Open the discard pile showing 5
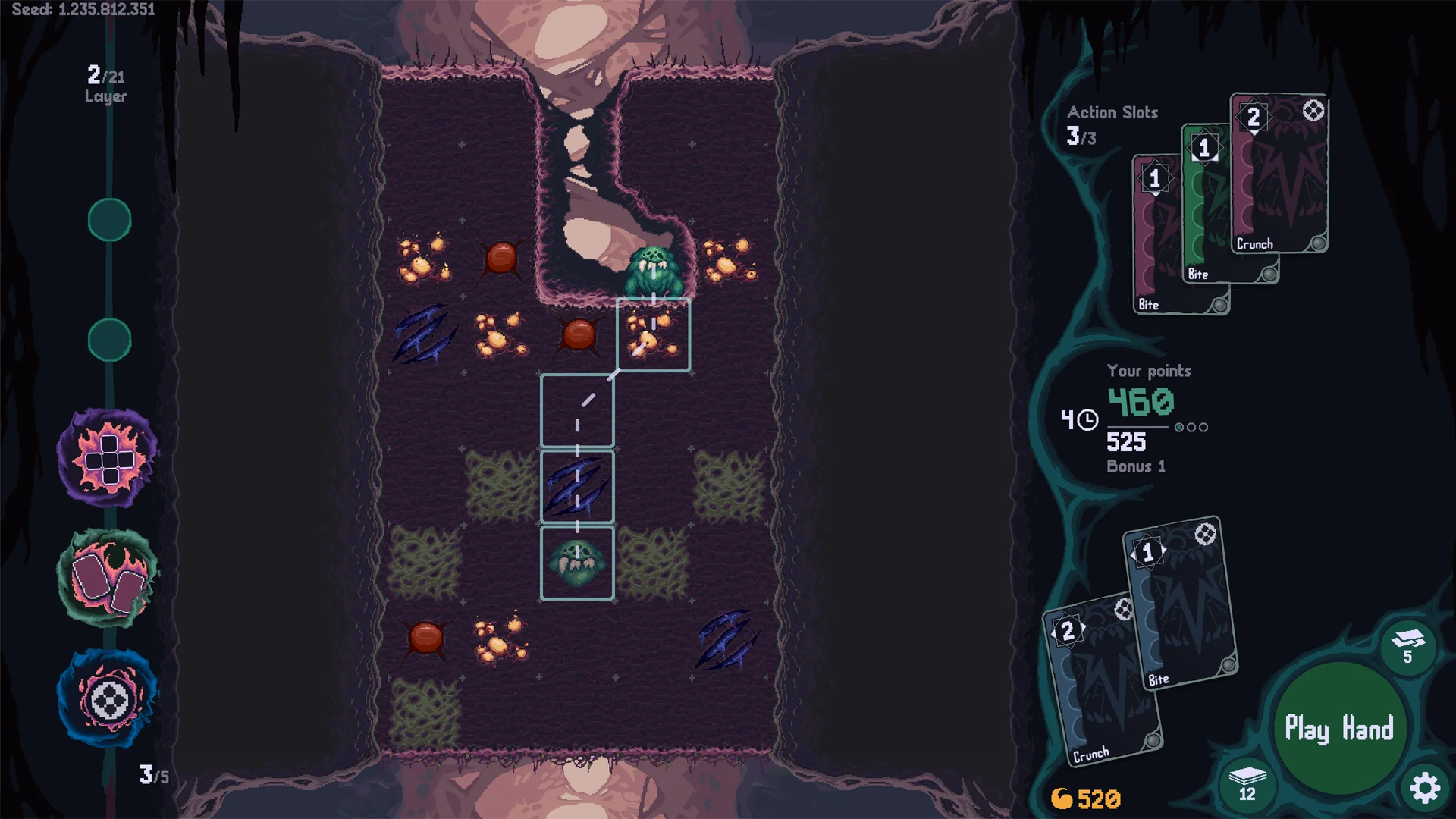The image size is (1456, 819). tap(1407, 646)
